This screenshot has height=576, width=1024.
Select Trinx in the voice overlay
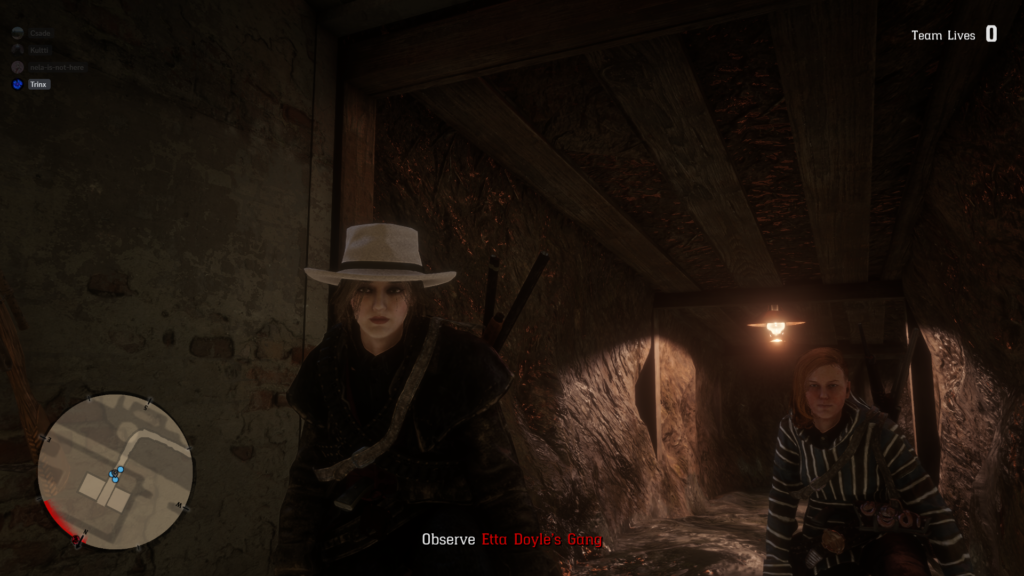[39, 85]
